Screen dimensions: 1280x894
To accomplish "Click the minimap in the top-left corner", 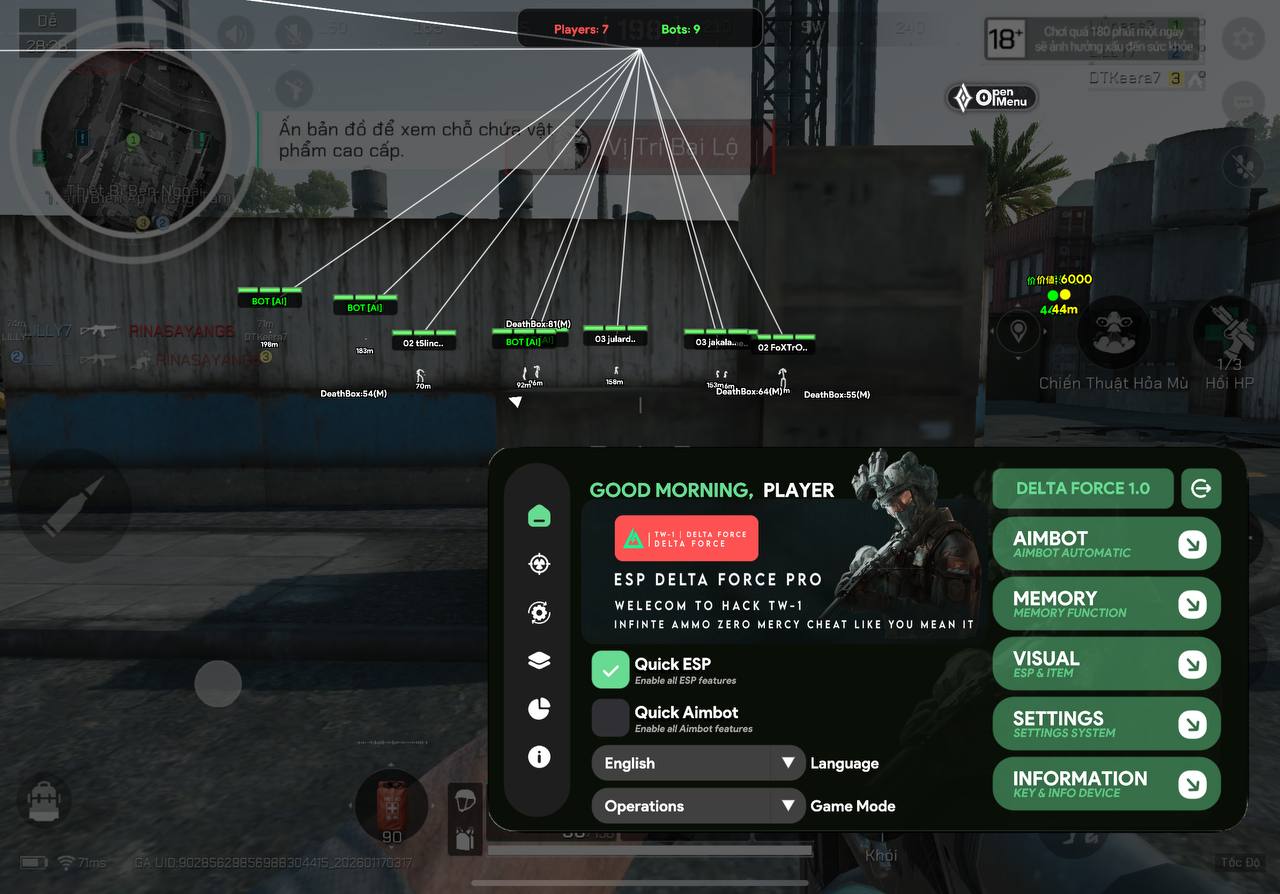I will click(x=133, y=140).
